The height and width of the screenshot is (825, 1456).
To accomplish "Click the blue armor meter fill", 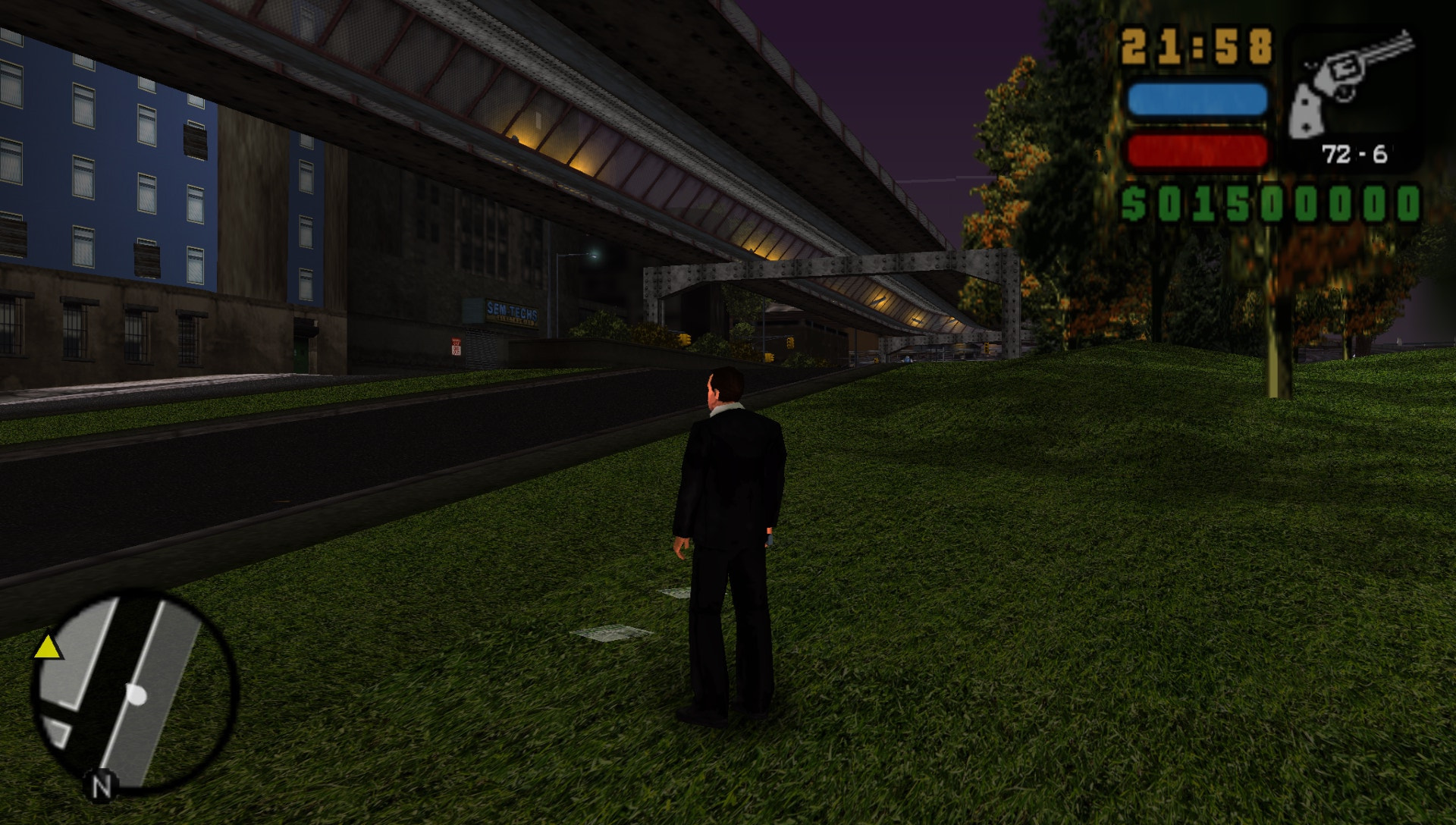I will (1198, 99).
